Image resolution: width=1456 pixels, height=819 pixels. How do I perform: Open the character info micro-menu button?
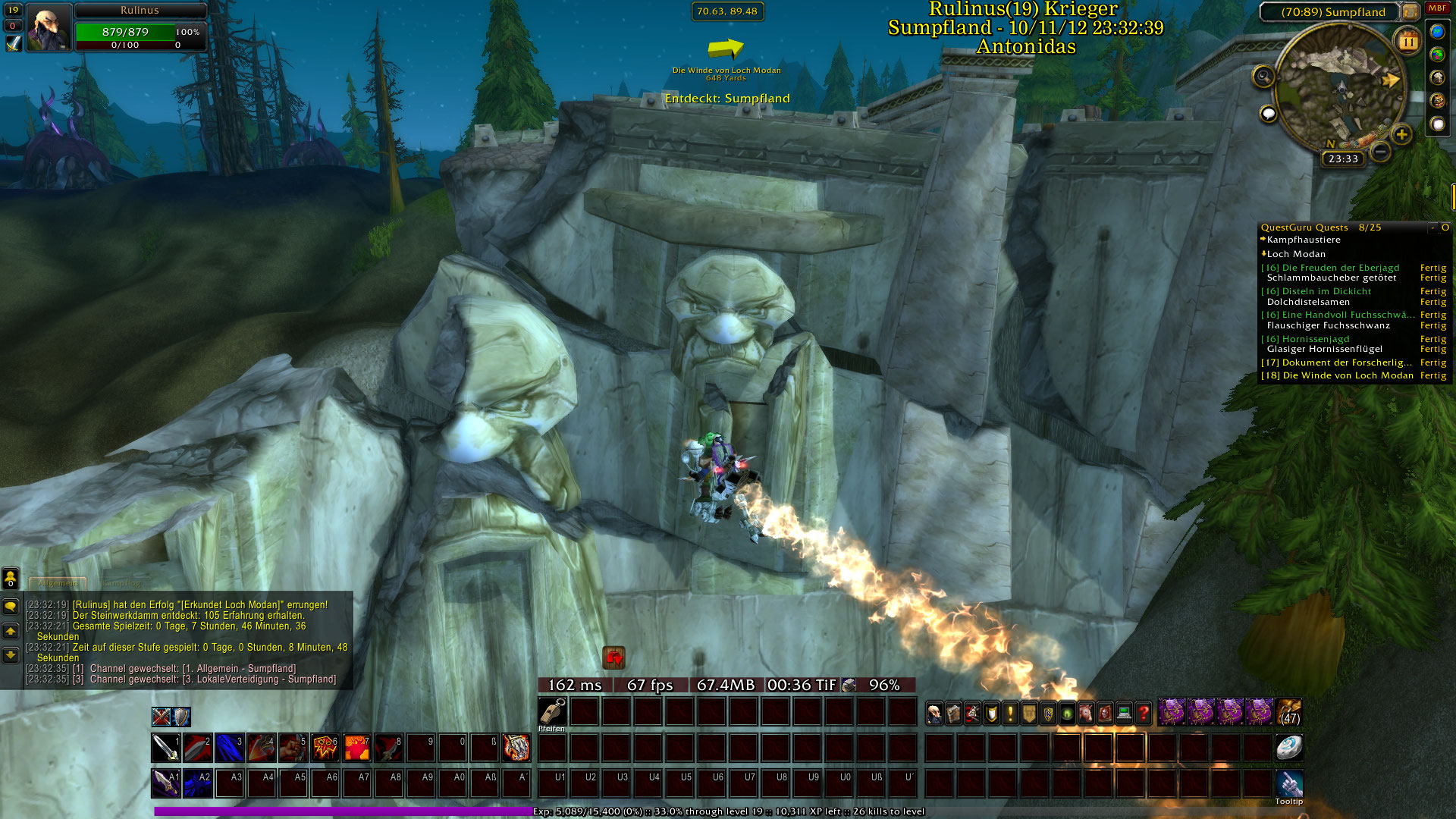coord(934,714)
